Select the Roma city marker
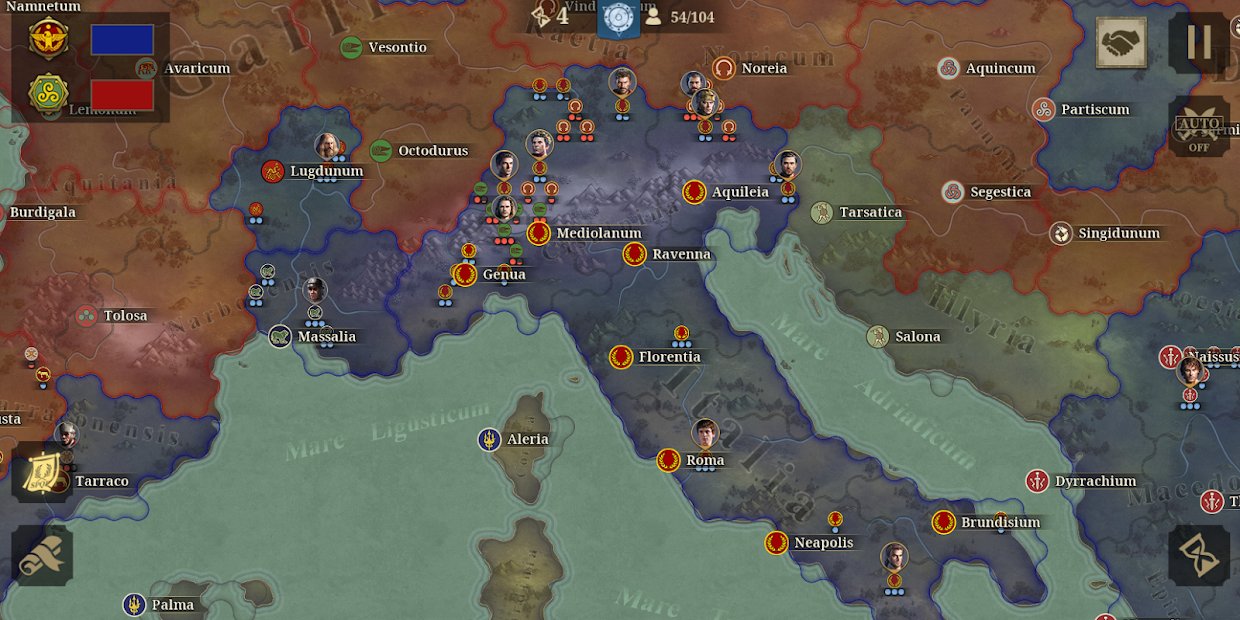This screenshot has height=620, width=1240. [669, 460]
